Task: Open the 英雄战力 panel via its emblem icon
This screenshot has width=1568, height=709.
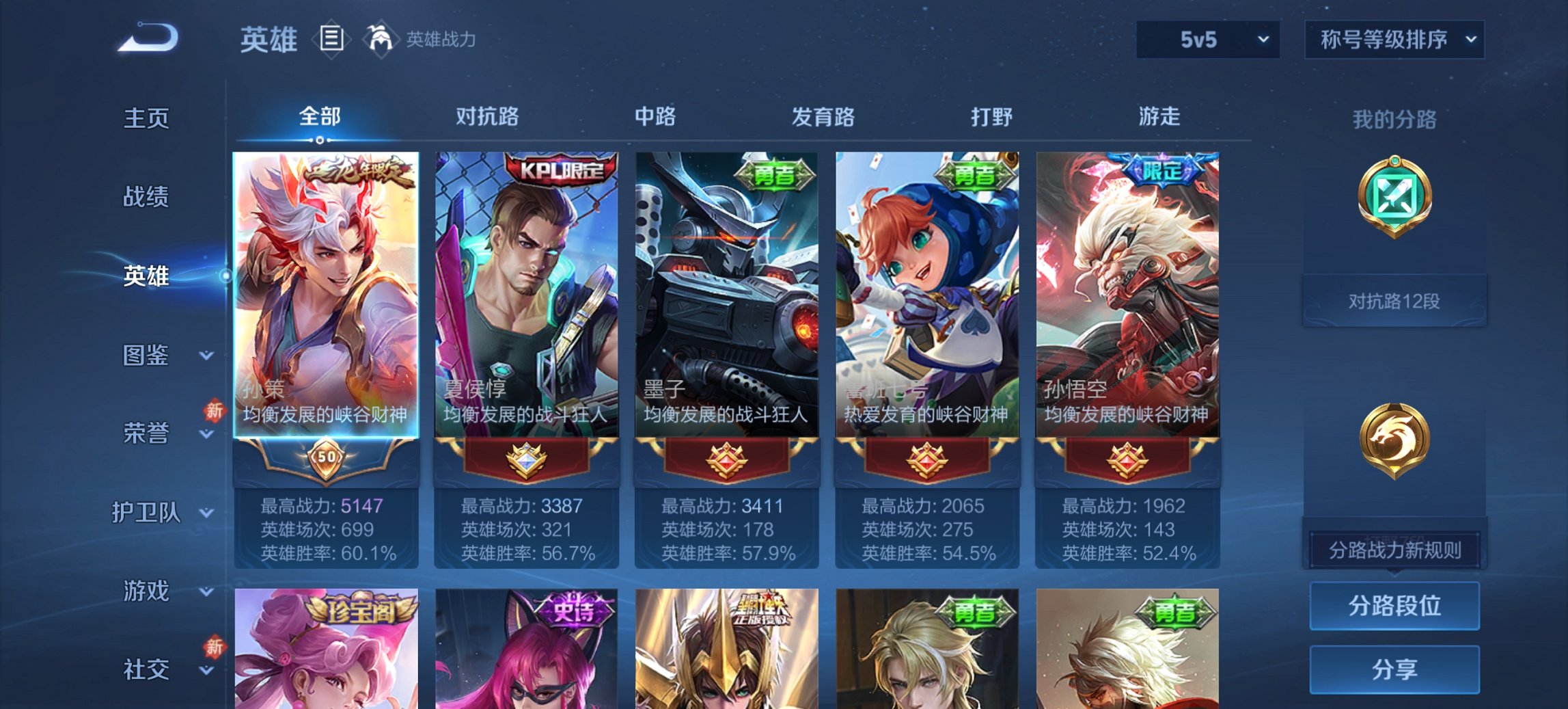Action: click(x=381, y=39)
